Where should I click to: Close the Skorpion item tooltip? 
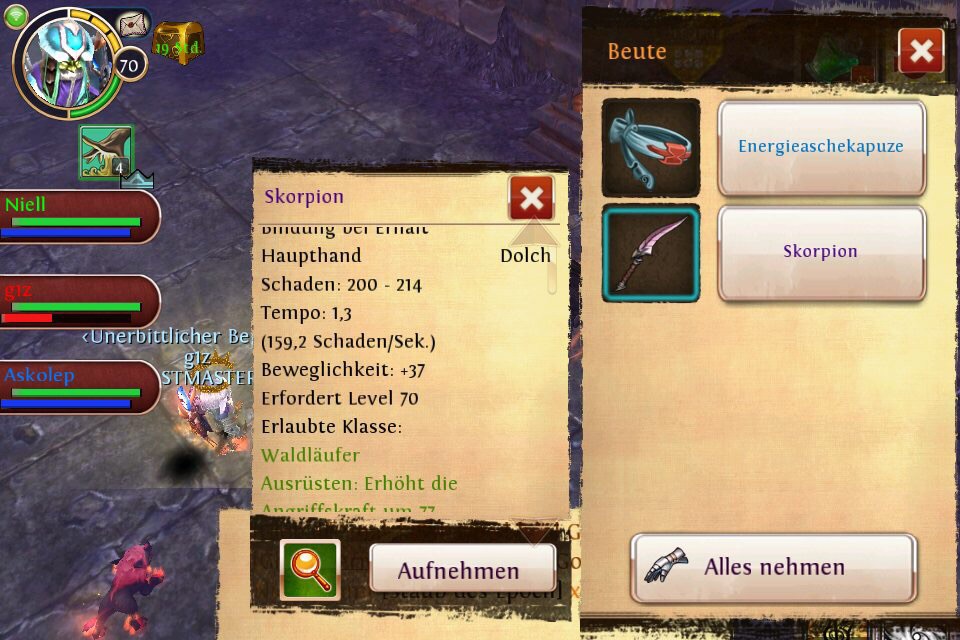531,198
